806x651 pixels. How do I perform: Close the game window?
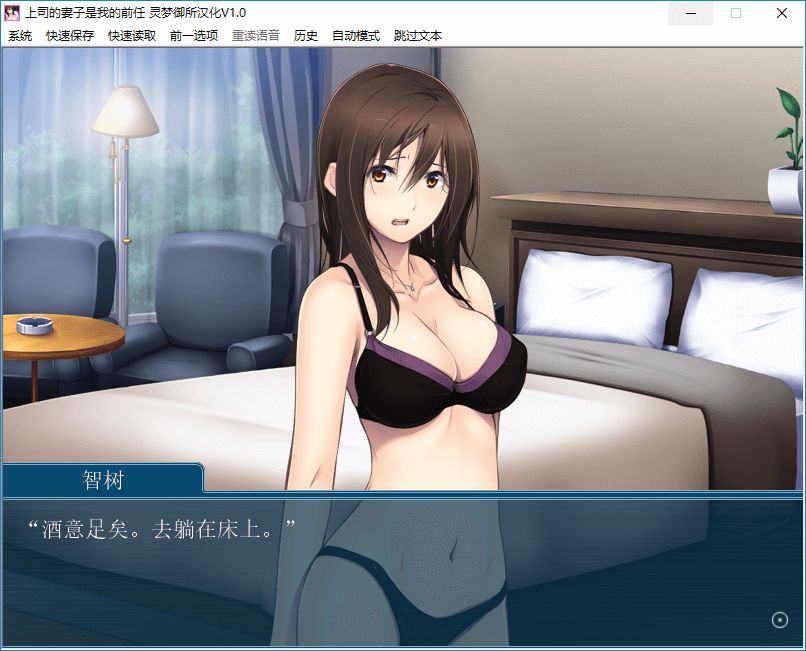[x=781, y=13]
